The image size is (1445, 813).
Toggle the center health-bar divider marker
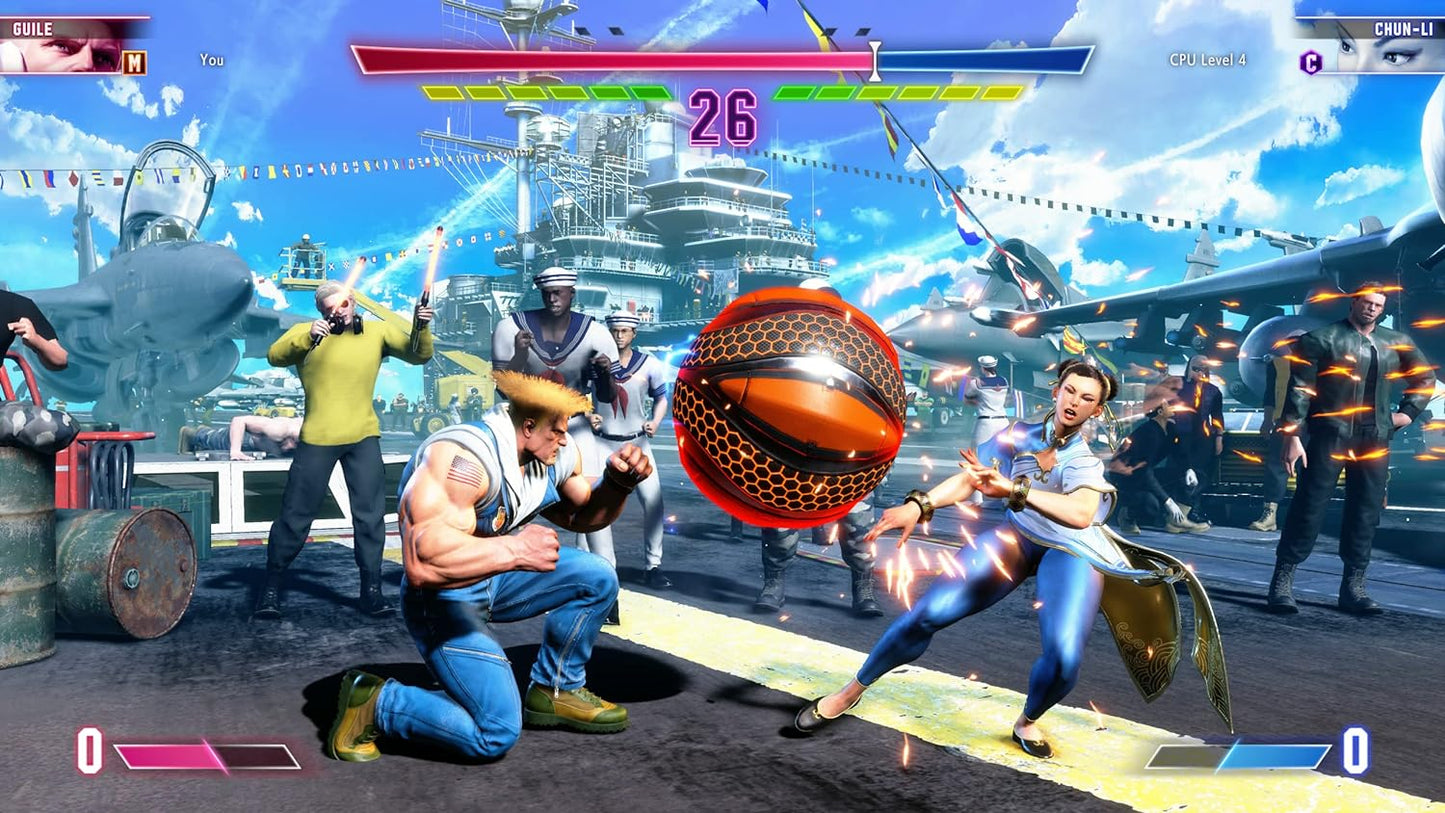click(x=875, y=60)
